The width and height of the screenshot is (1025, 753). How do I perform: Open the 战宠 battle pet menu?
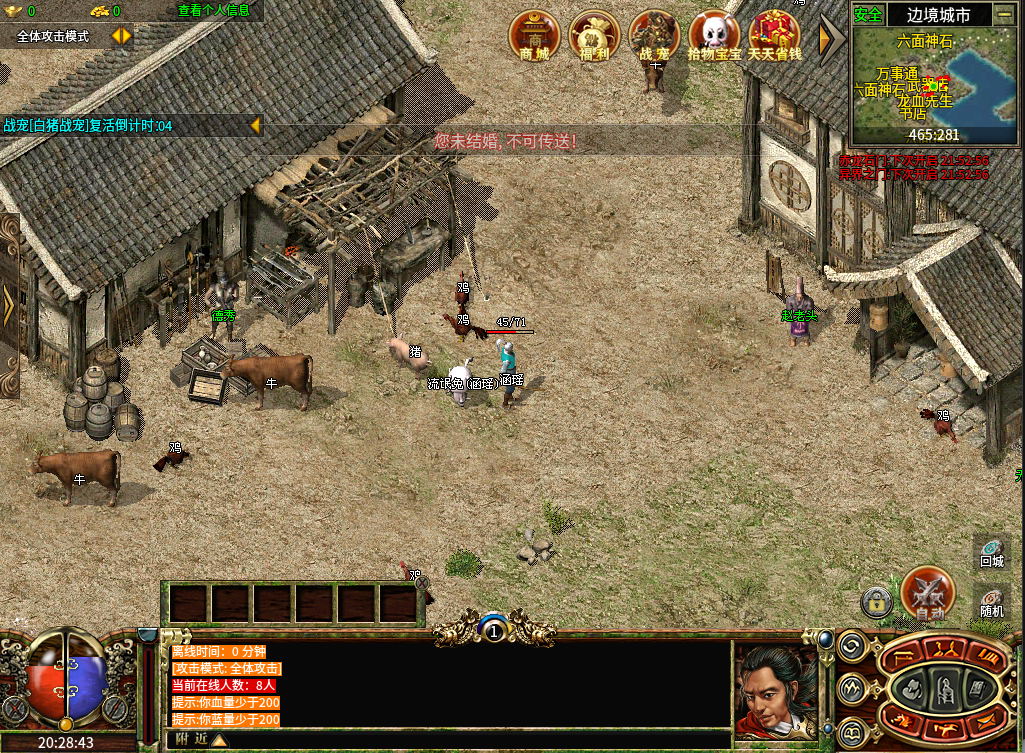[654, 36]
